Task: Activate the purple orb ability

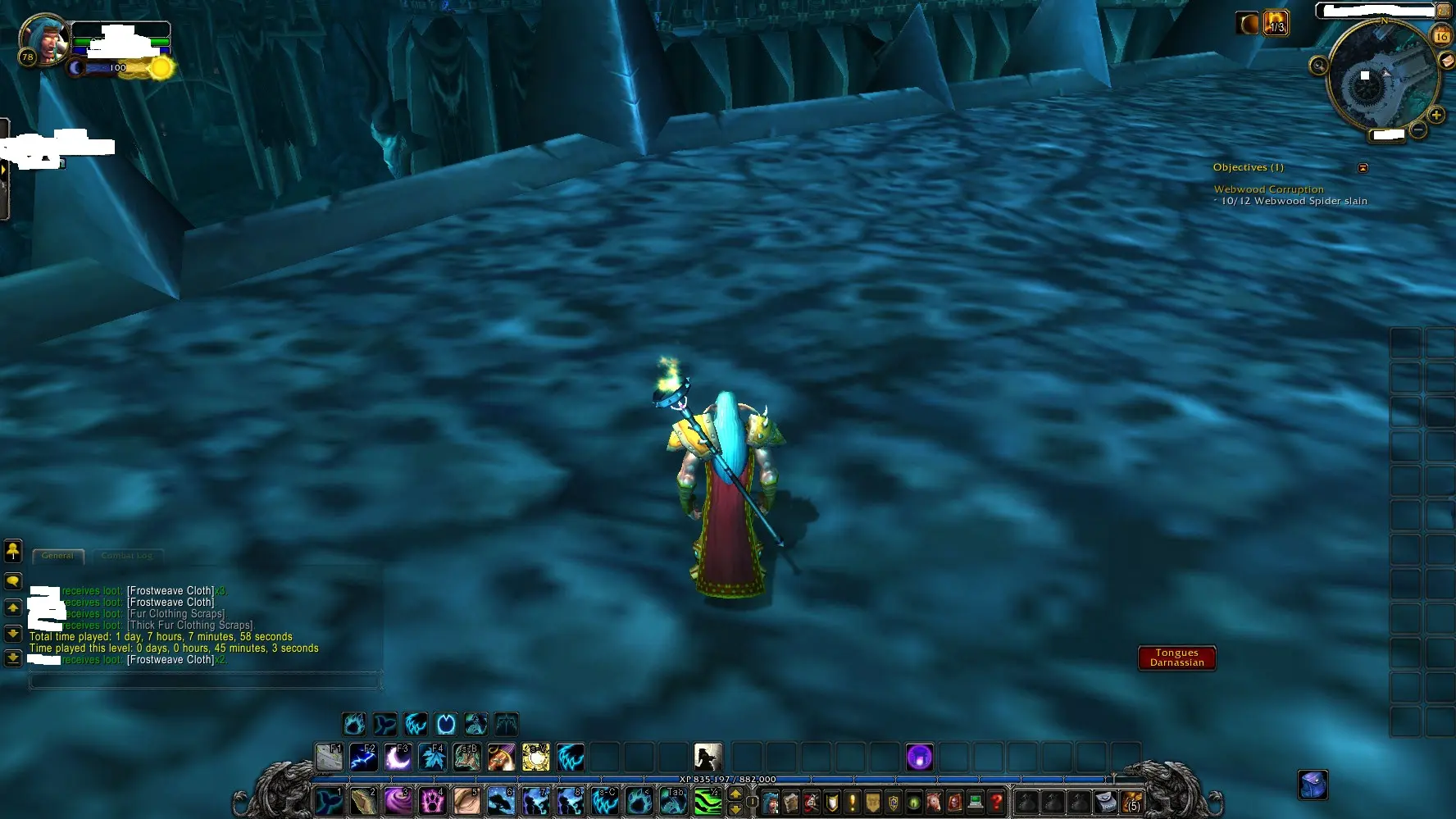Action: click(x=919, y=758)
